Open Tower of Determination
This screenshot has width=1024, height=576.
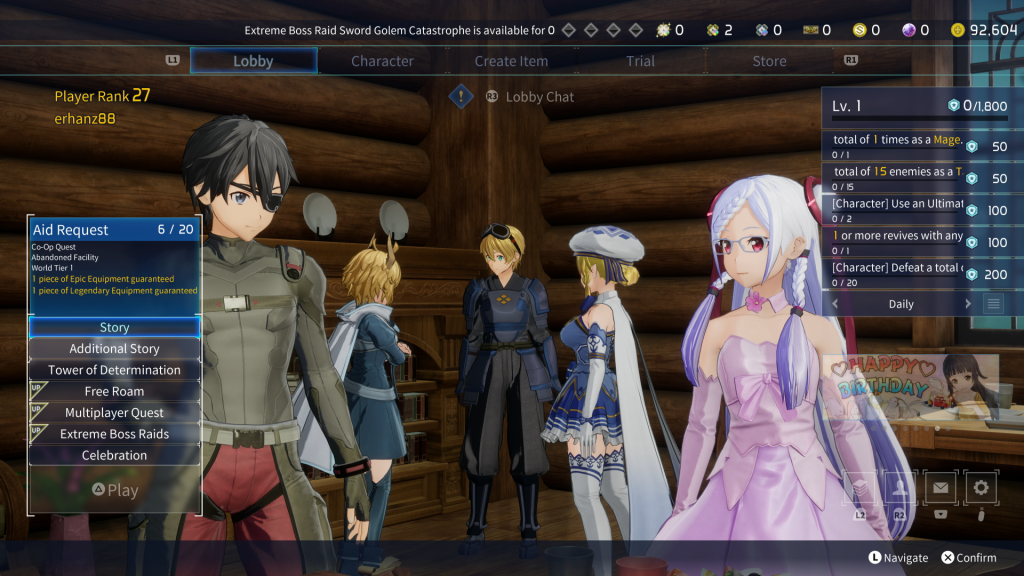click(114, 370)
